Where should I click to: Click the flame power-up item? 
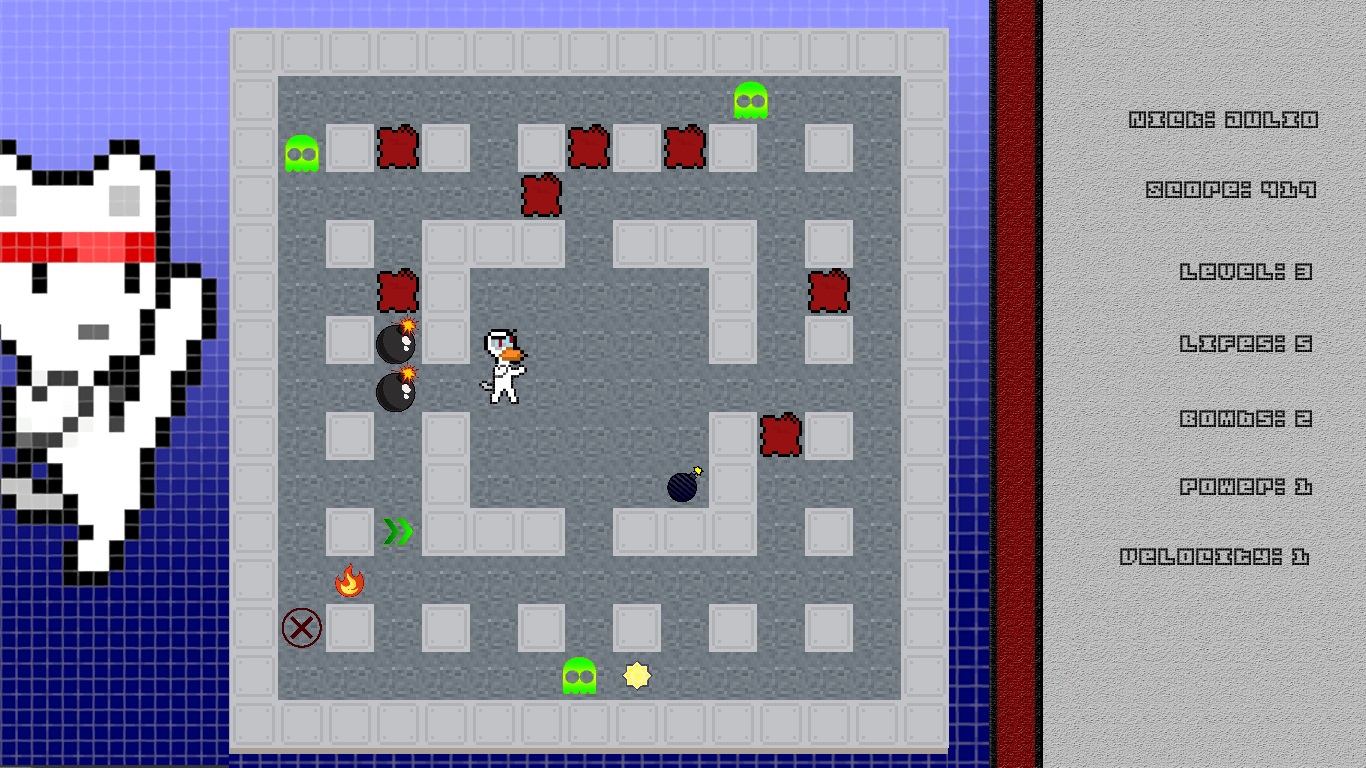(349, 580)
